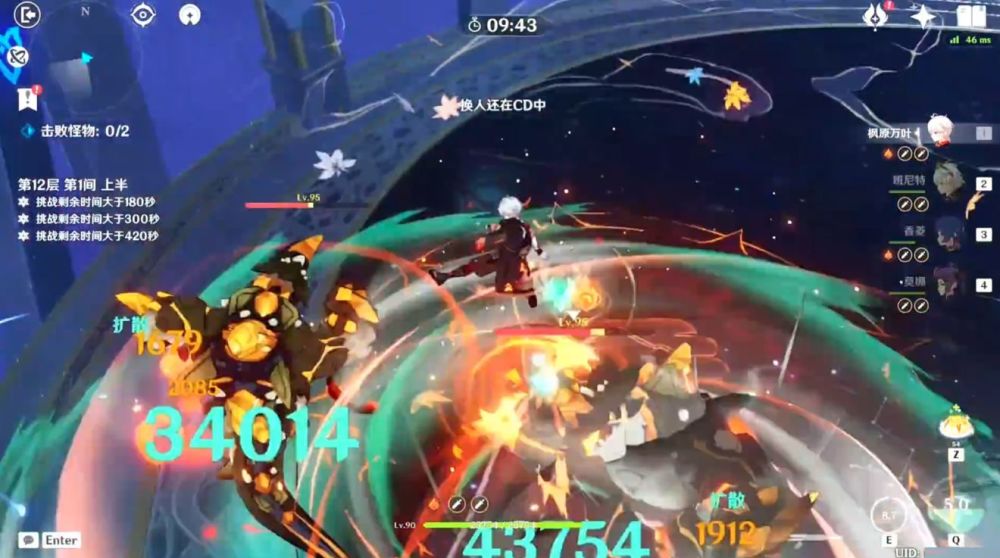Open the winged emblem icon with red badge

(876, 16)
